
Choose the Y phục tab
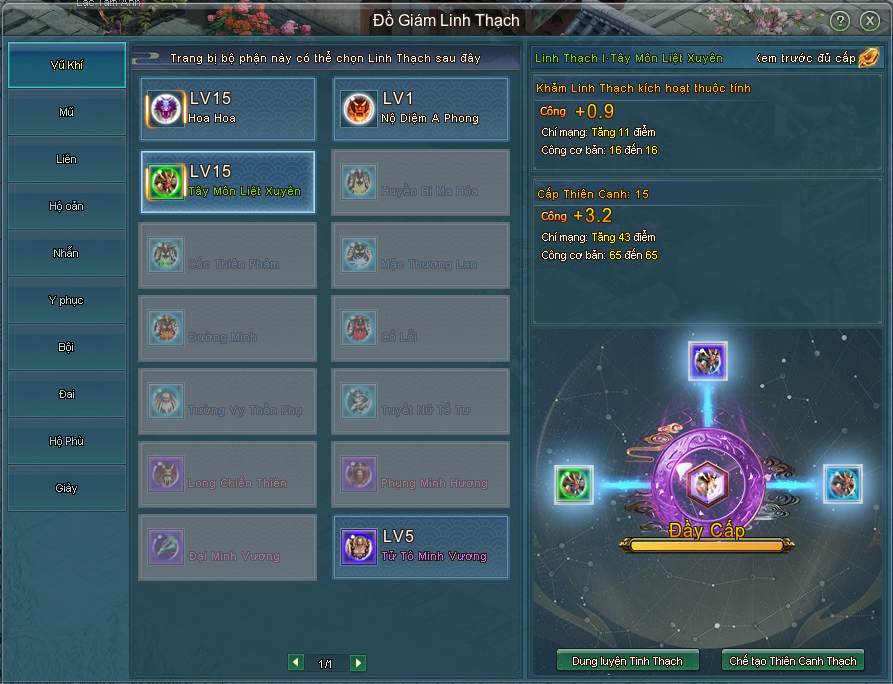[x=67, y=300]
